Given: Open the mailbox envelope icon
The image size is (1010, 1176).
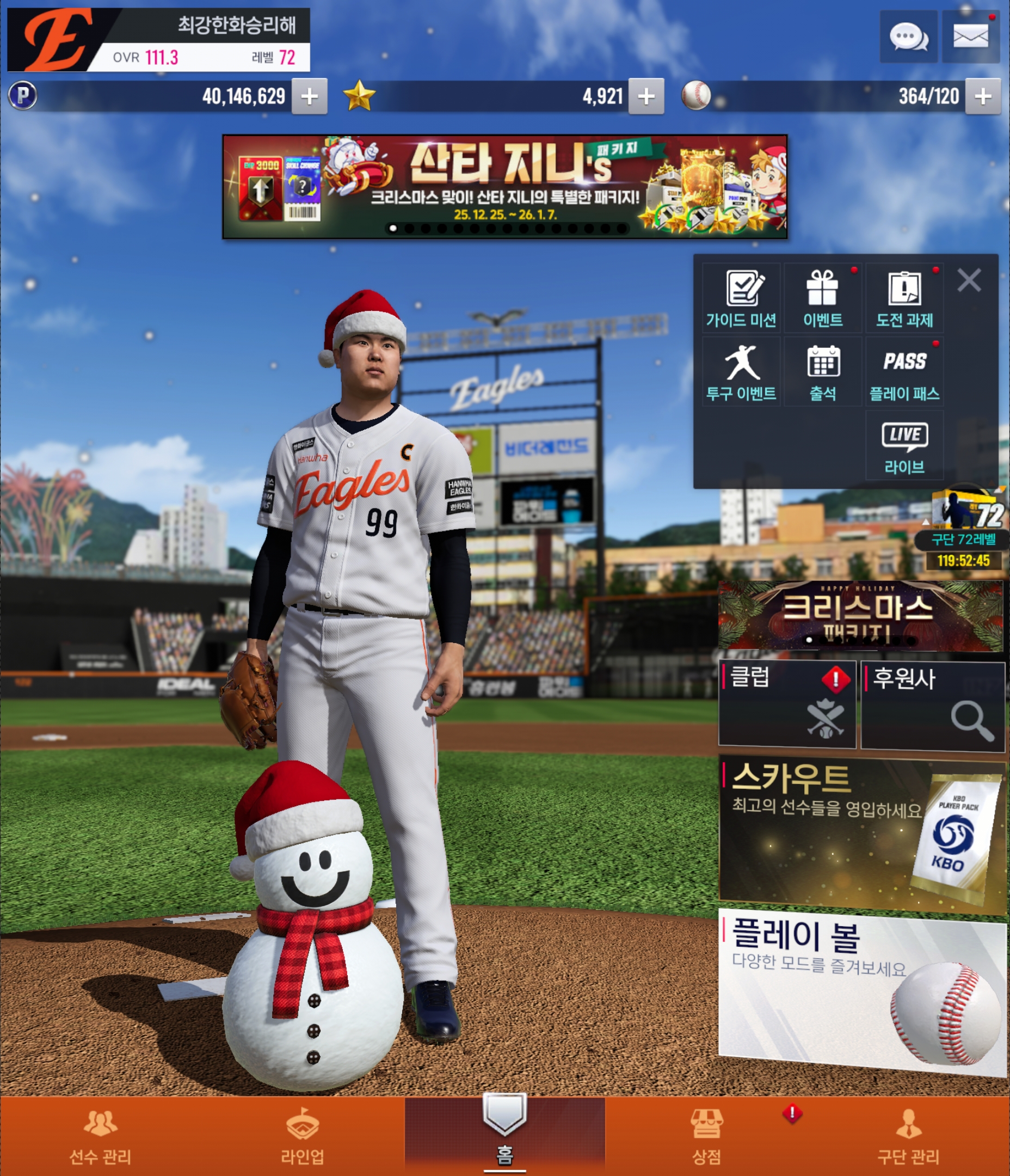Looking at the screenshot, I should point(970,38).
